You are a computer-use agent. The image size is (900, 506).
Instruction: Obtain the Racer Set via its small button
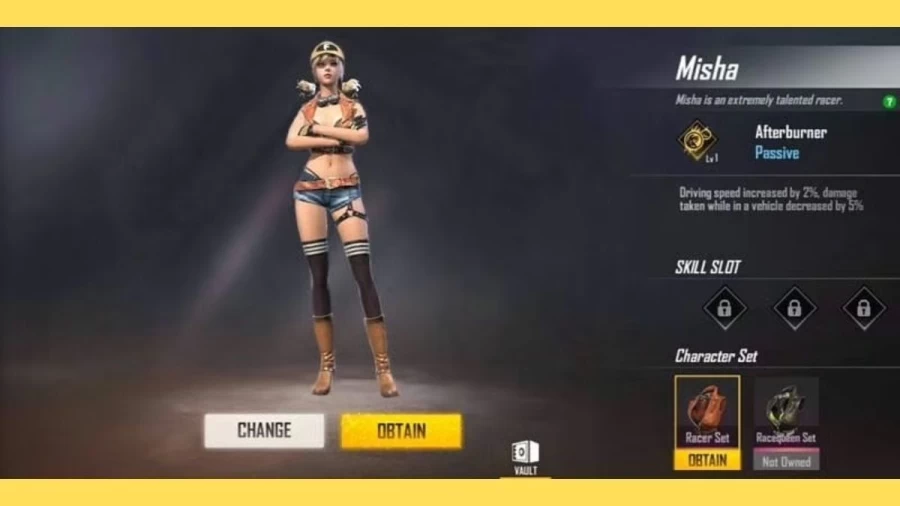(707, 460)
